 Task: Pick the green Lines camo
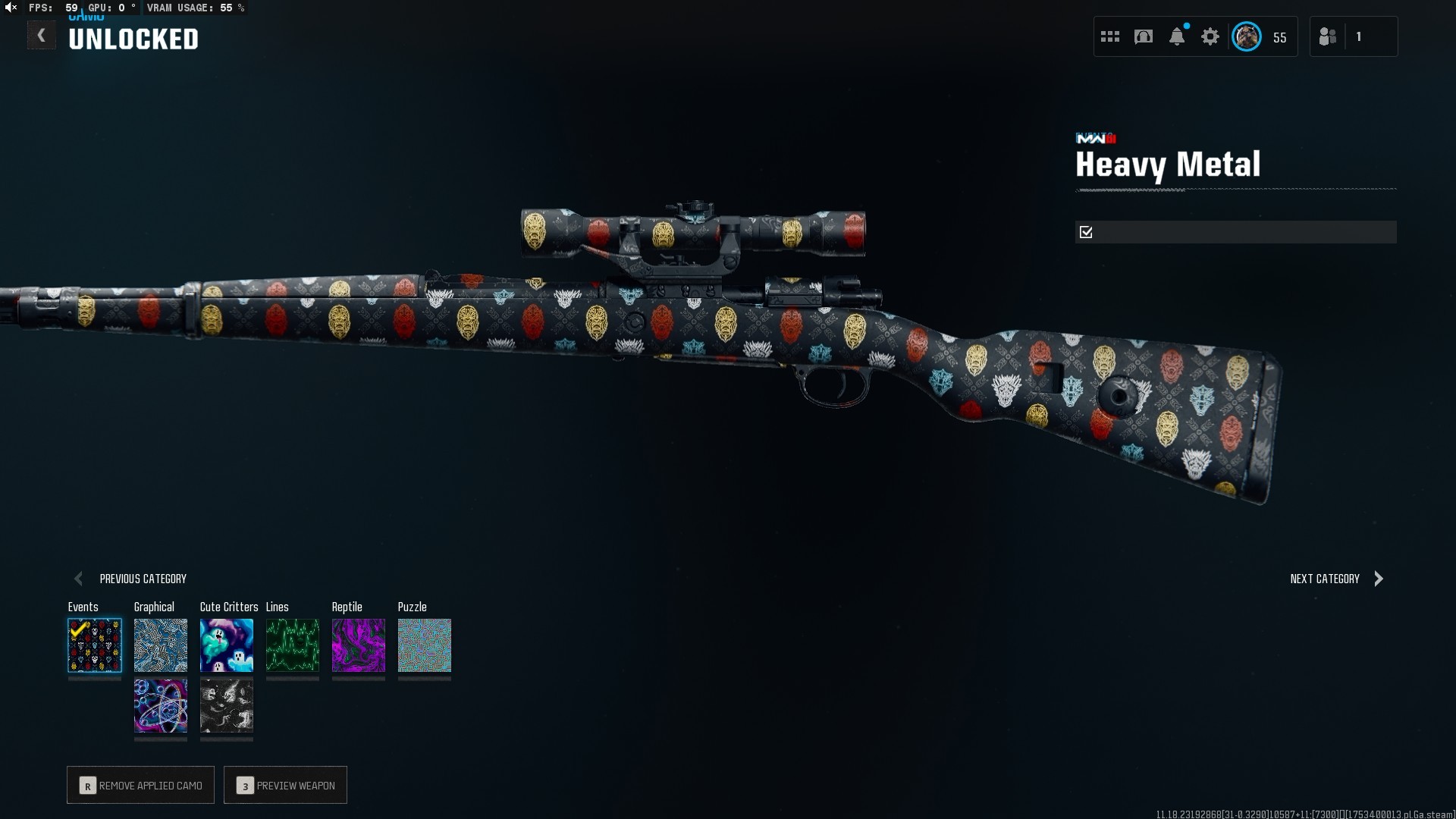(x=293, y=645)
